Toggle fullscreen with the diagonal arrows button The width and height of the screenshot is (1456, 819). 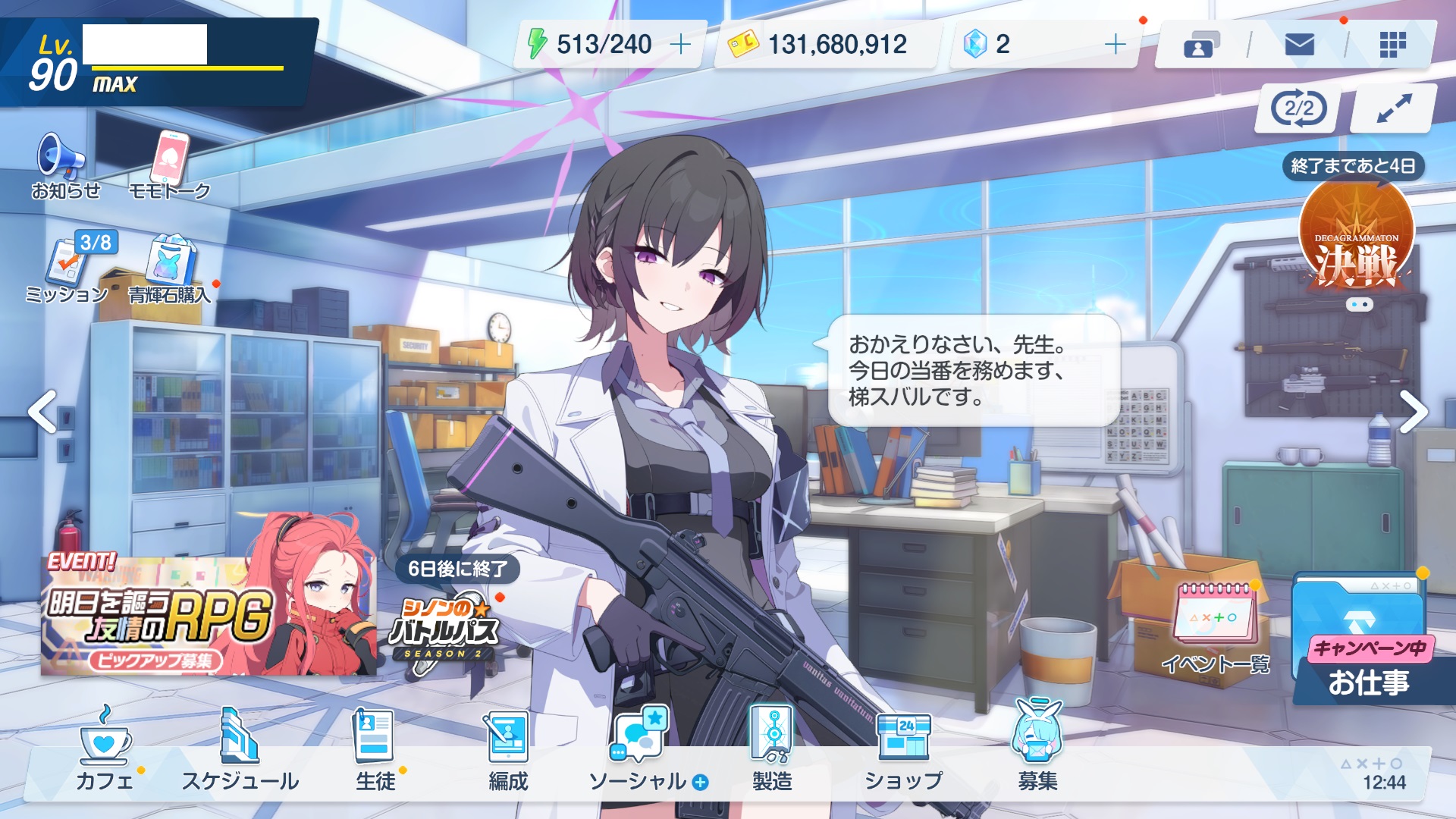point(1394,108)
